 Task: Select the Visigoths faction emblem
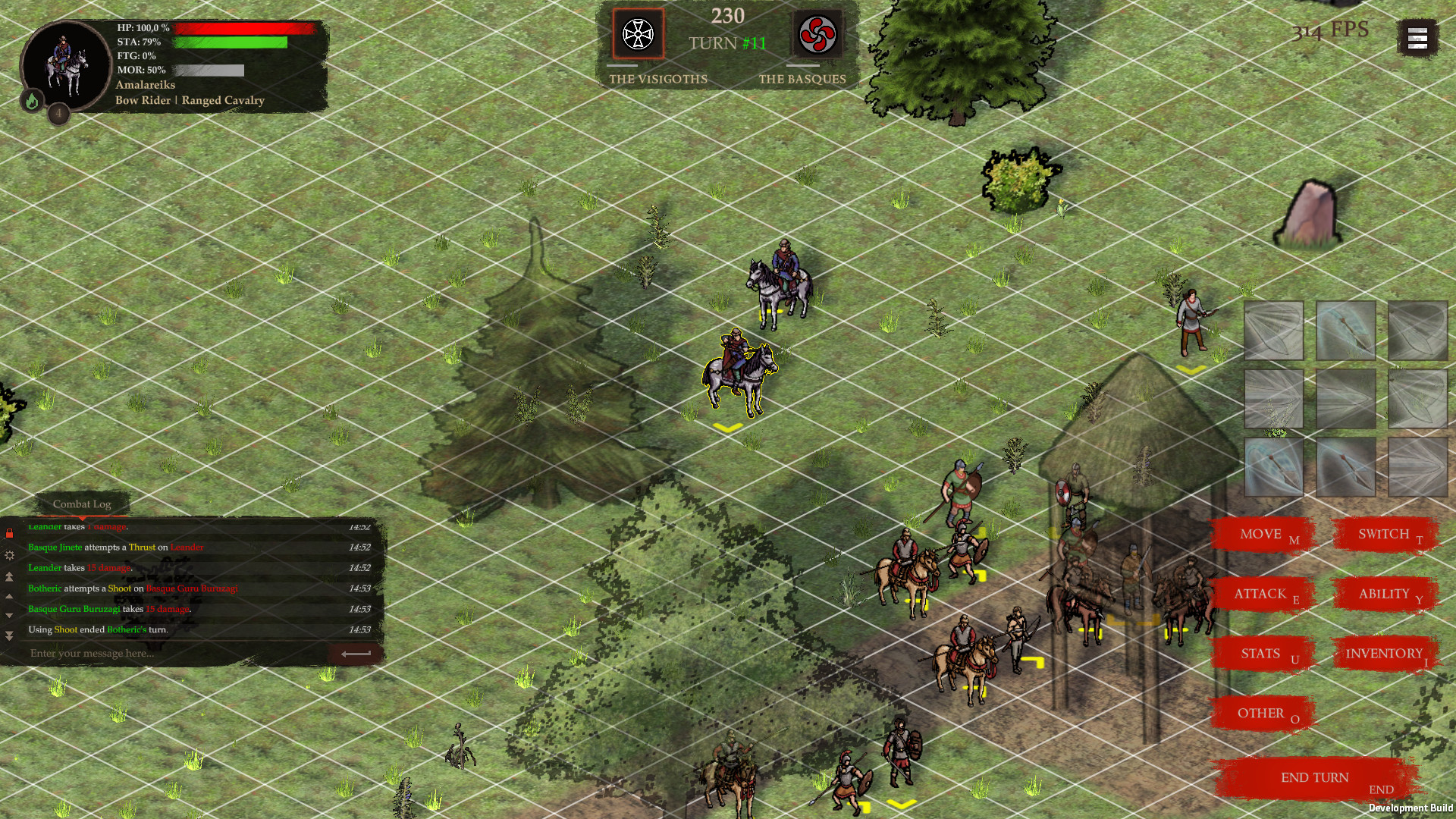click(x=638, y=34)
